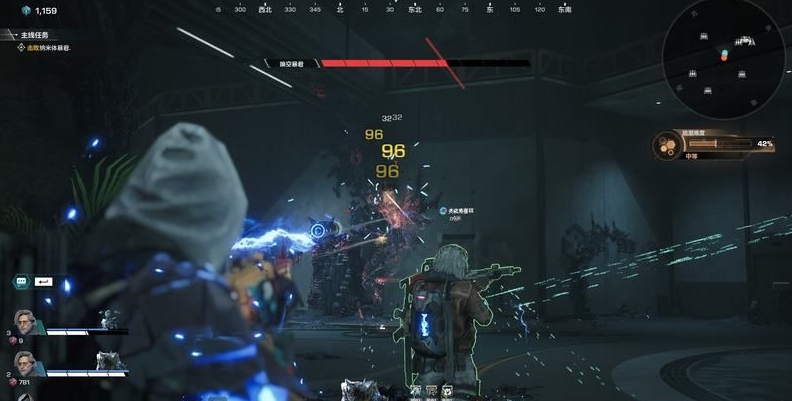Viewport: 792px width, 401px height.
Task: Click the honeycomb difficulty level icon
Action: click(x=665, y=146)
